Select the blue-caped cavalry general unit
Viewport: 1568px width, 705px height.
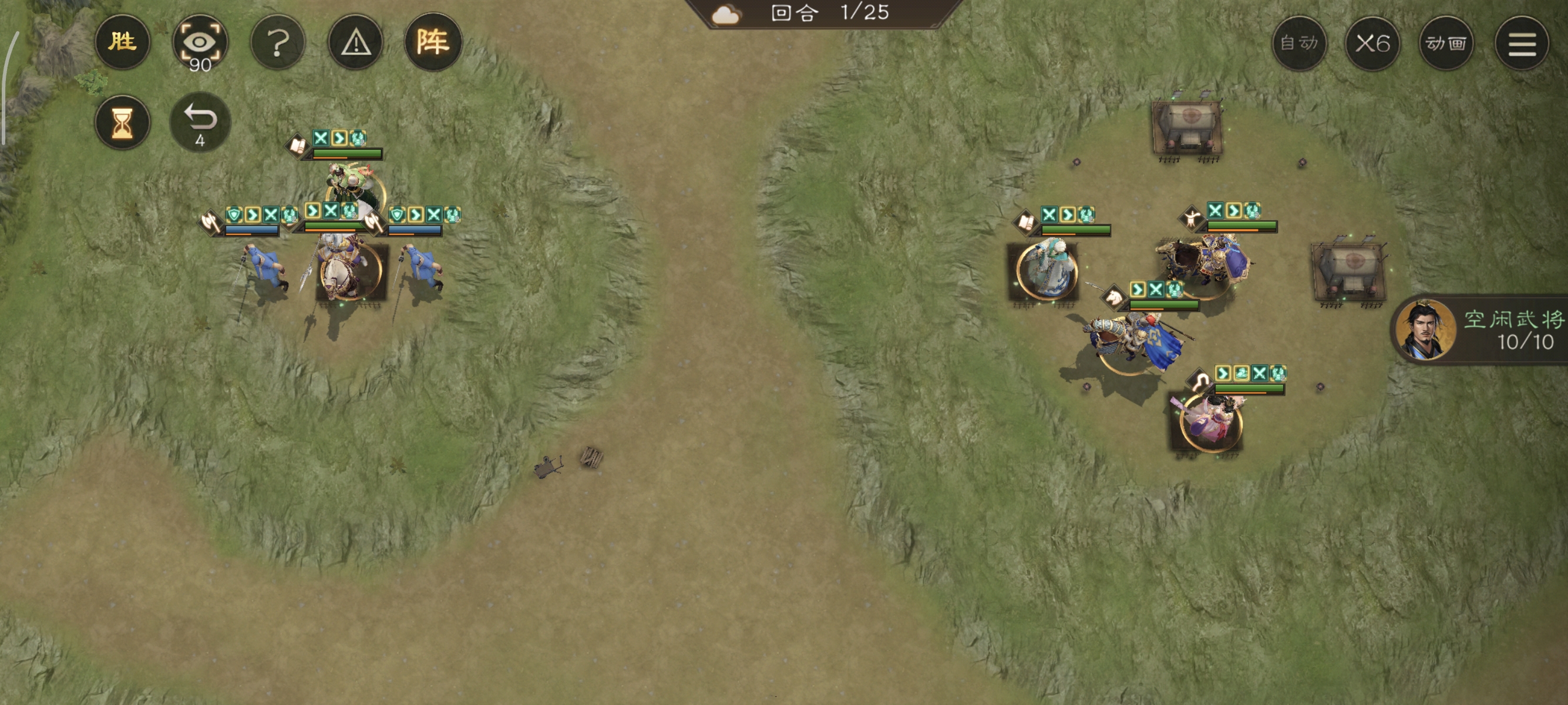(1132, 341)
